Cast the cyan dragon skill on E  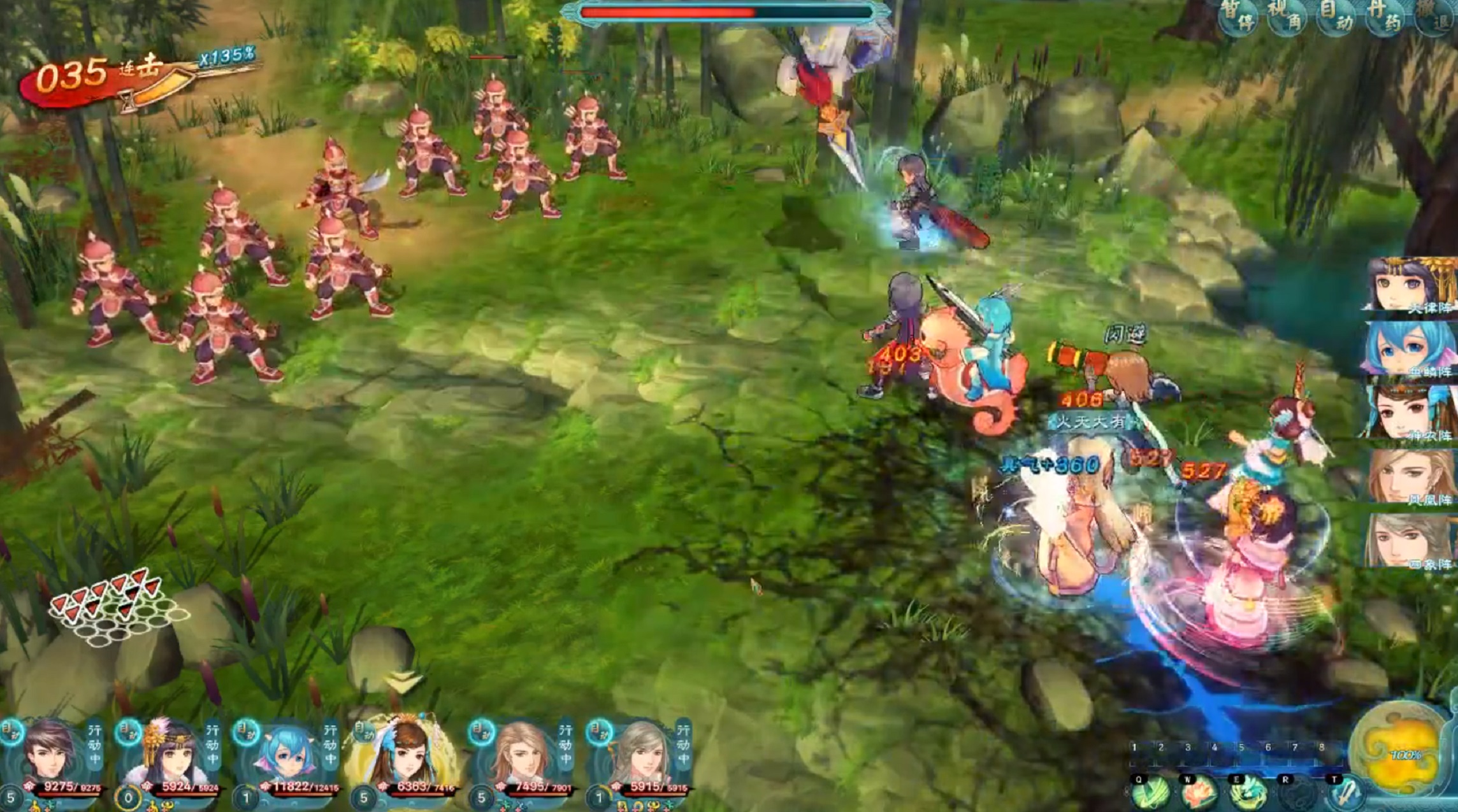point(1248,794)
